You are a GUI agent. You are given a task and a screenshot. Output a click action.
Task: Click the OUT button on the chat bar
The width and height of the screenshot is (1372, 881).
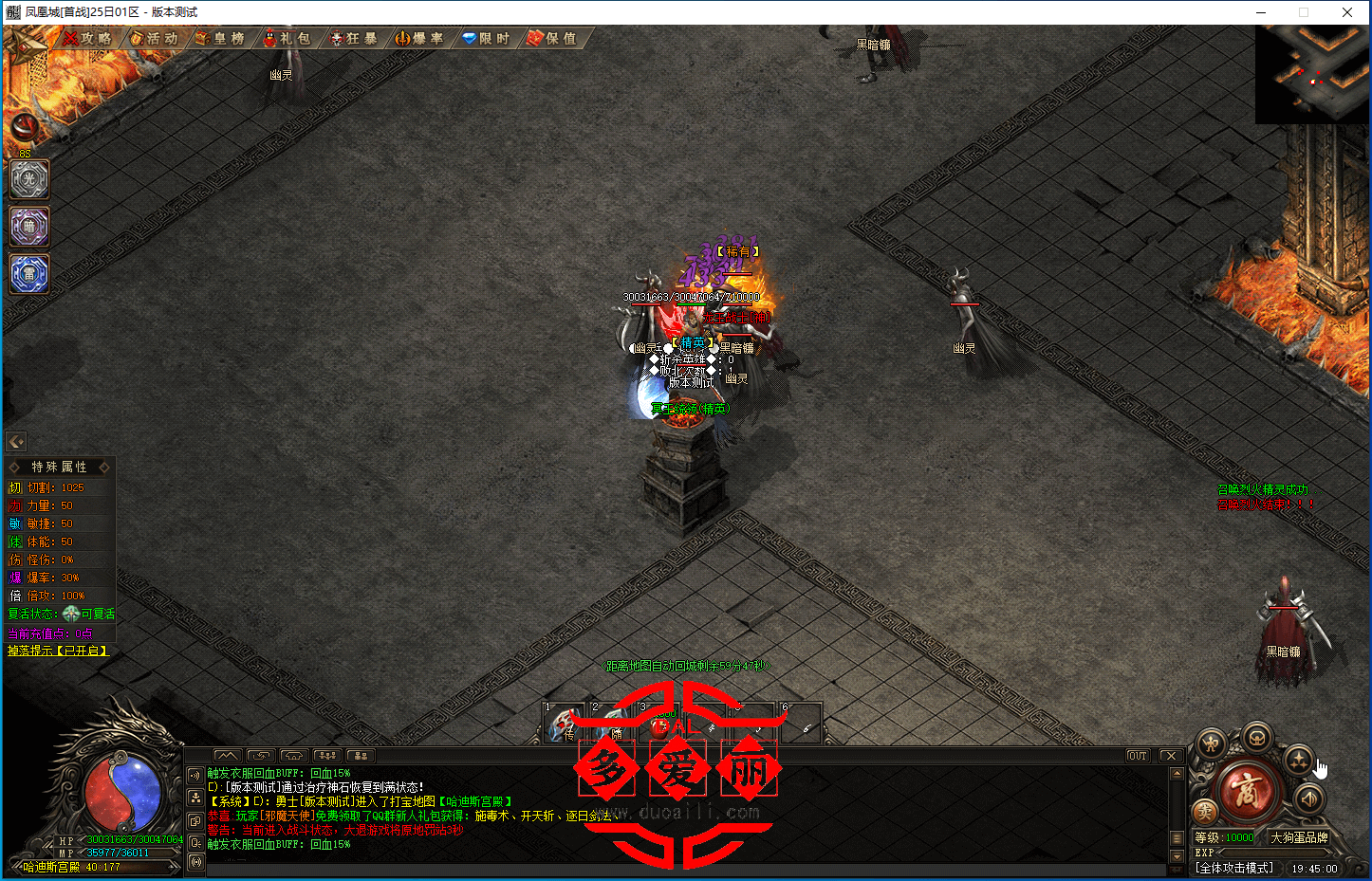click(x=1138, y=756)
